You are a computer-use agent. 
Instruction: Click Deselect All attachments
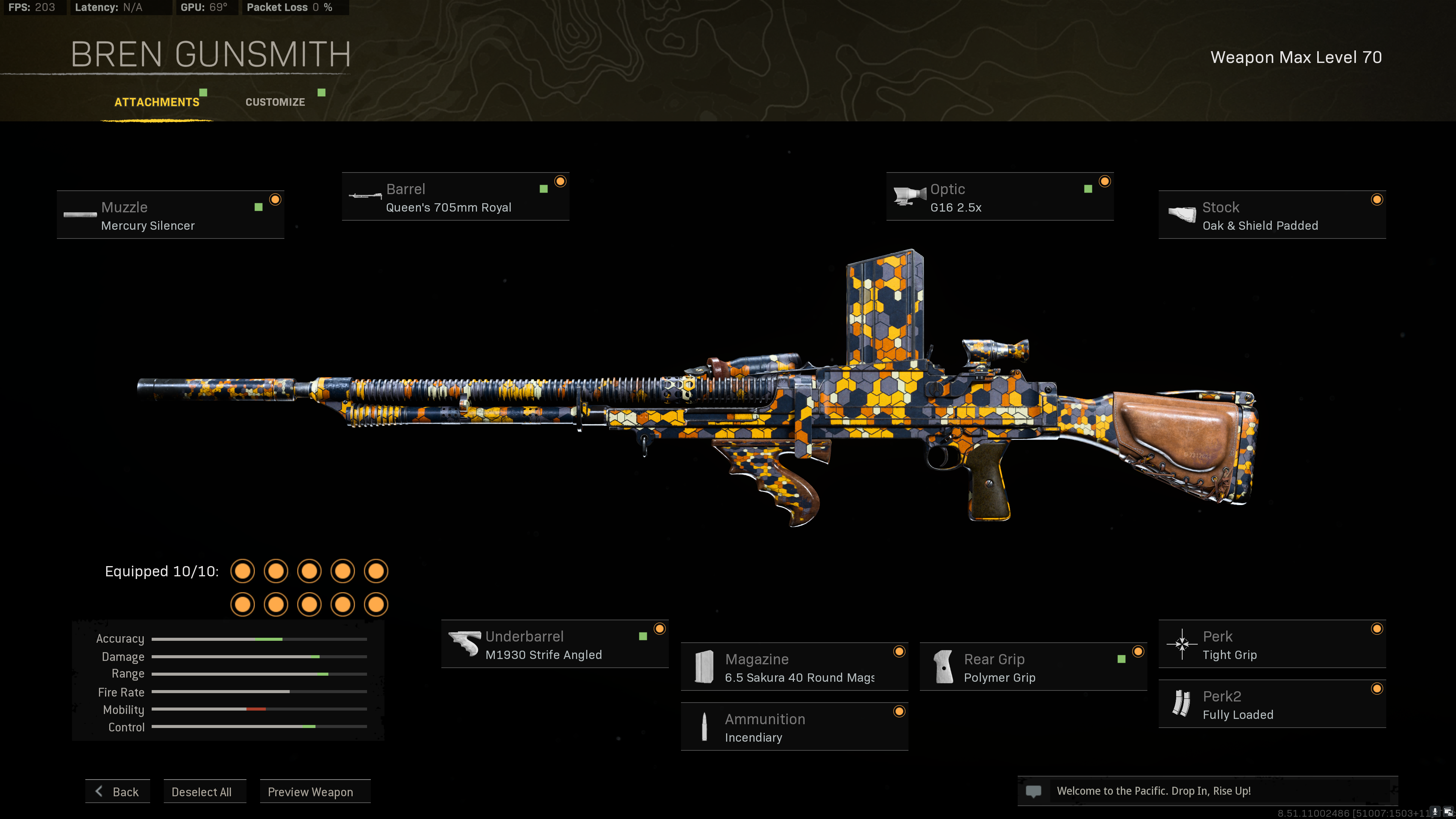[202, 791]
